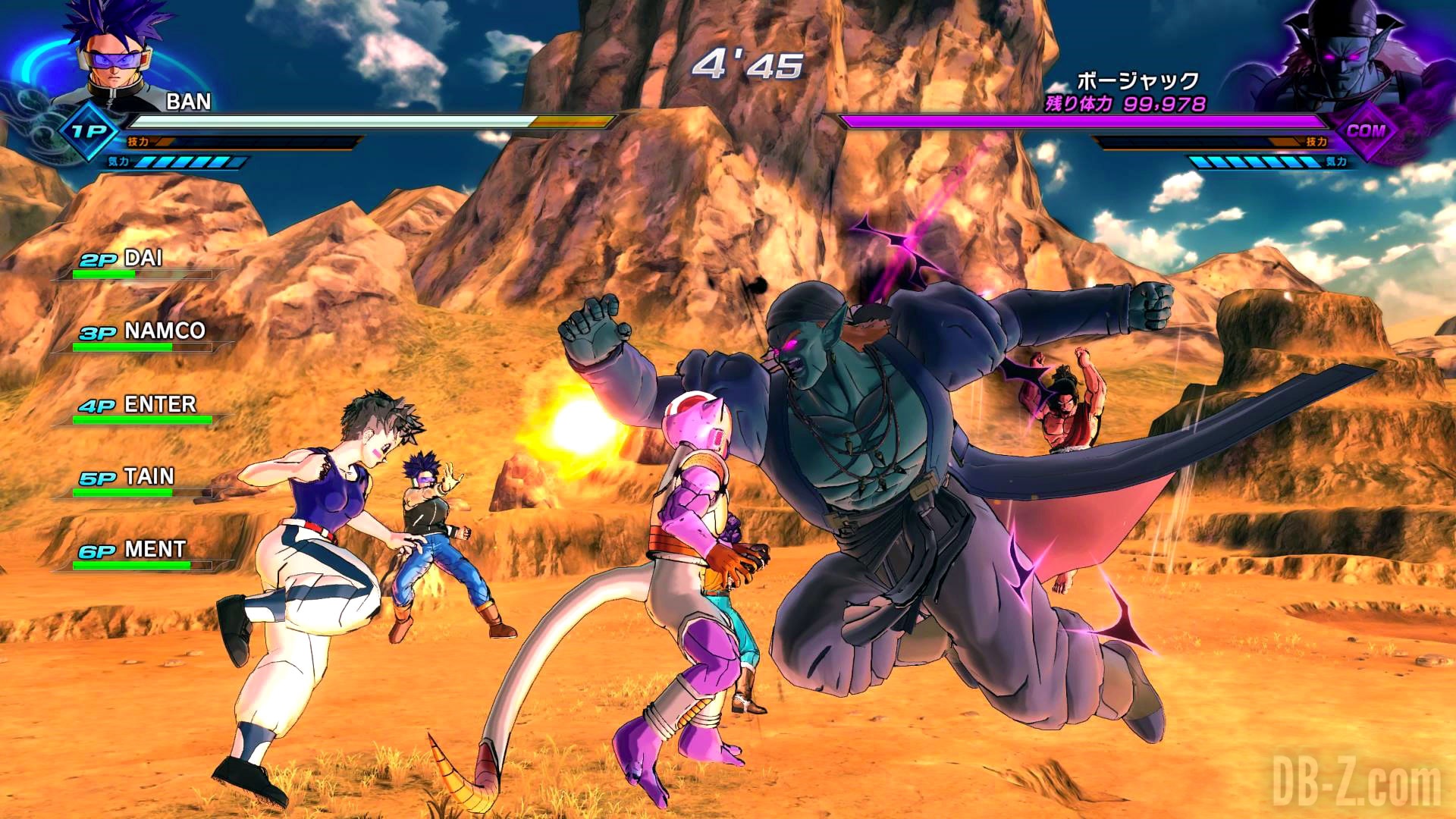Screen dimensions: 1456x819
Task: Click the 1P diamond badge
Action: [x=89, y=132]
